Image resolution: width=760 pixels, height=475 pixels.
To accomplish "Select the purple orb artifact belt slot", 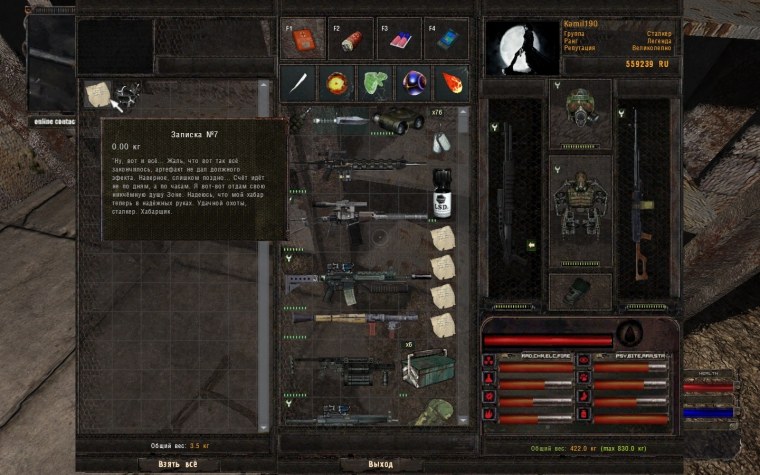I will click(412, 83).
